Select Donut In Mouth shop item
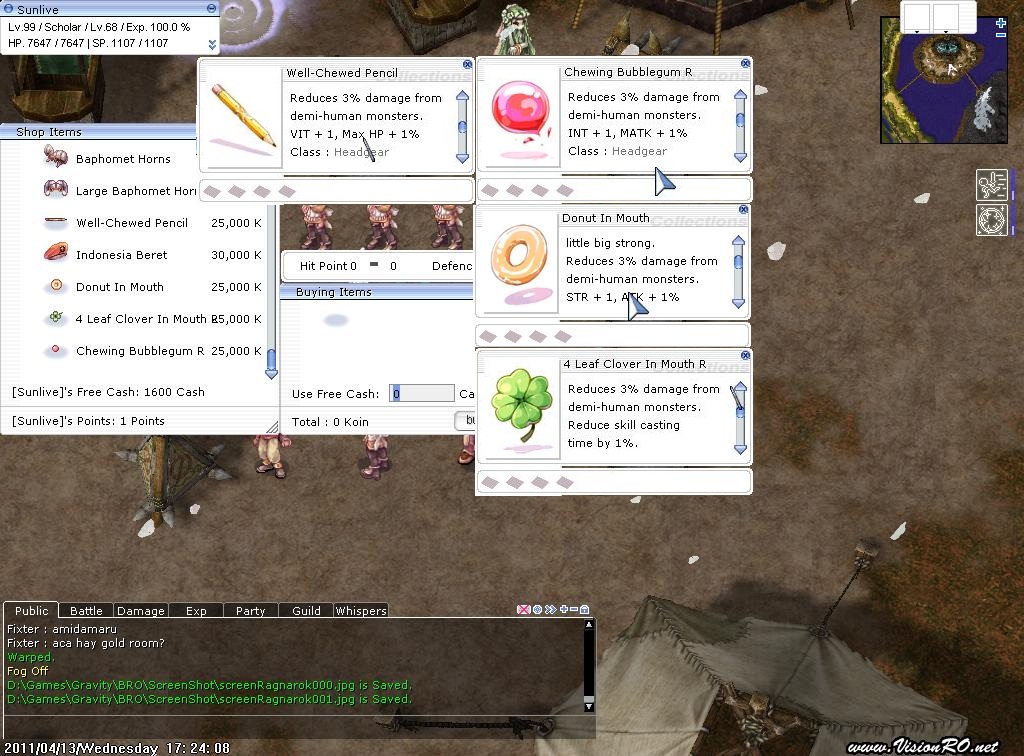Screen dimensions: 1024x756 [x=119, y=287]
